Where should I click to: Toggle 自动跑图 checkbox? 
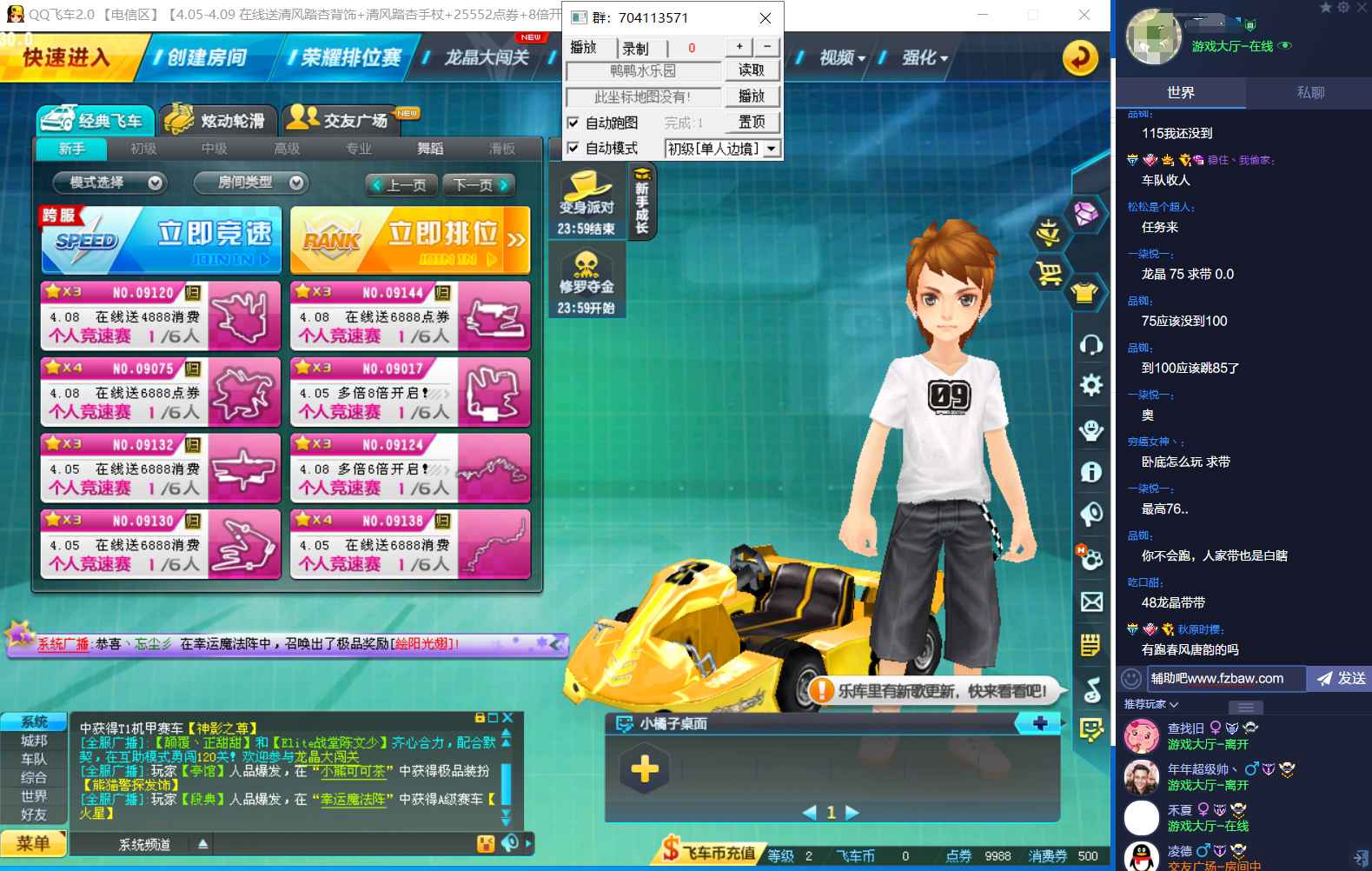[x=573, y=123]
